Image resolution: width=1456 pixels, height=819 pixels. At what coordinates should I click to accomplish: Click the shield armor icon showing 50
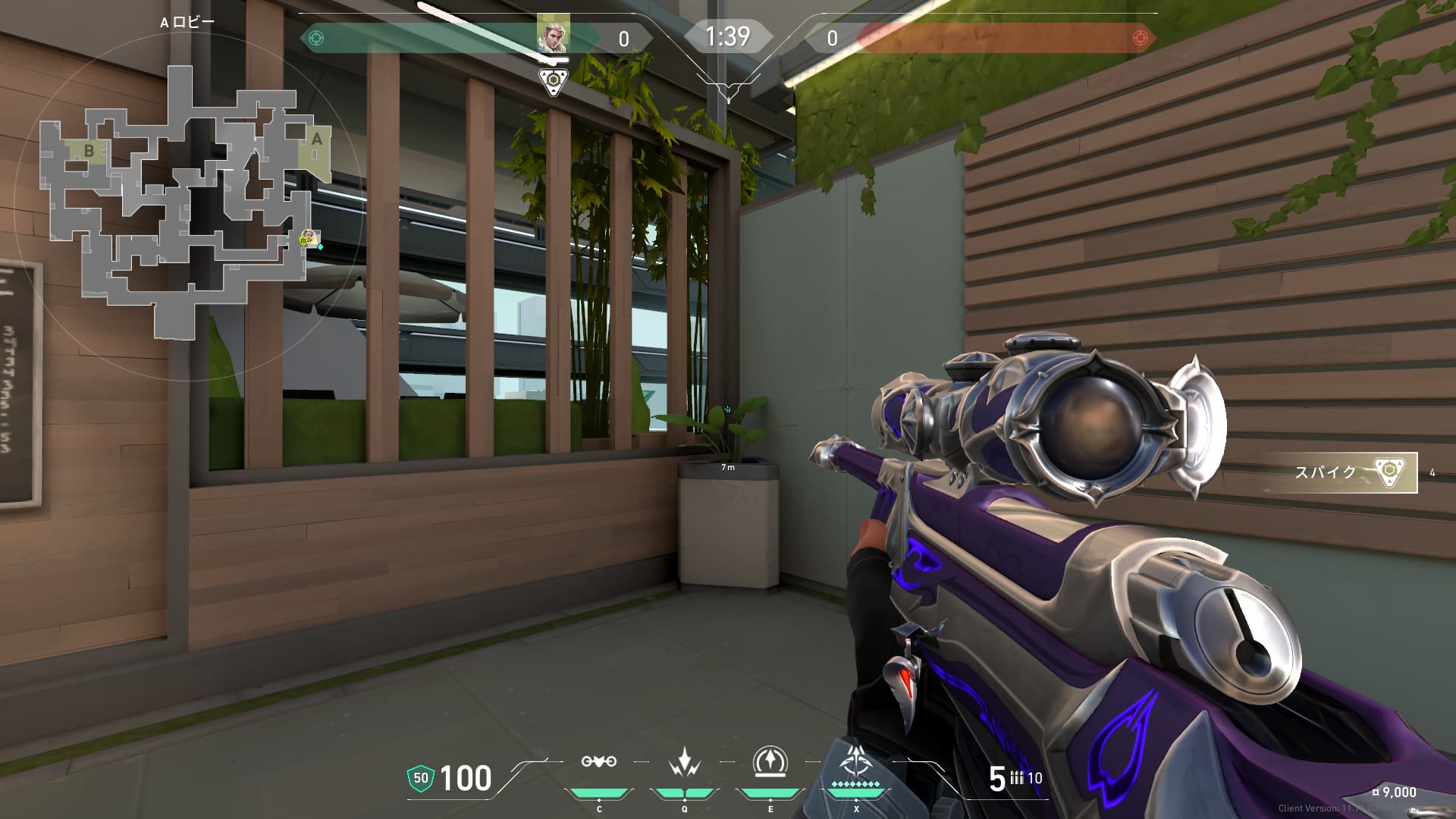[421, 778]
